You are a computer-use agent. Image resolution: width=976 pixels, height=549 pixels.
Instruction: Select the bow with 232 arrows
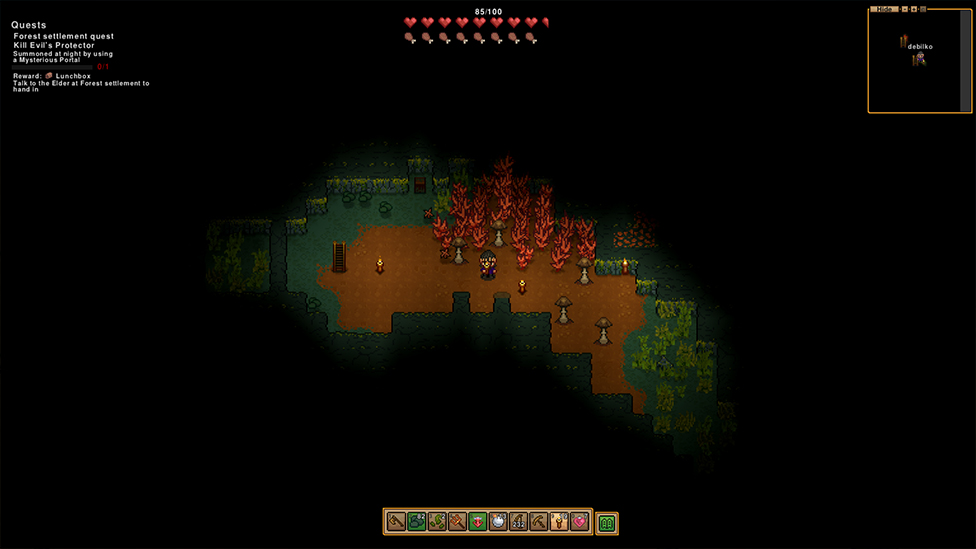pyautogui.click(x=518, y=522)
